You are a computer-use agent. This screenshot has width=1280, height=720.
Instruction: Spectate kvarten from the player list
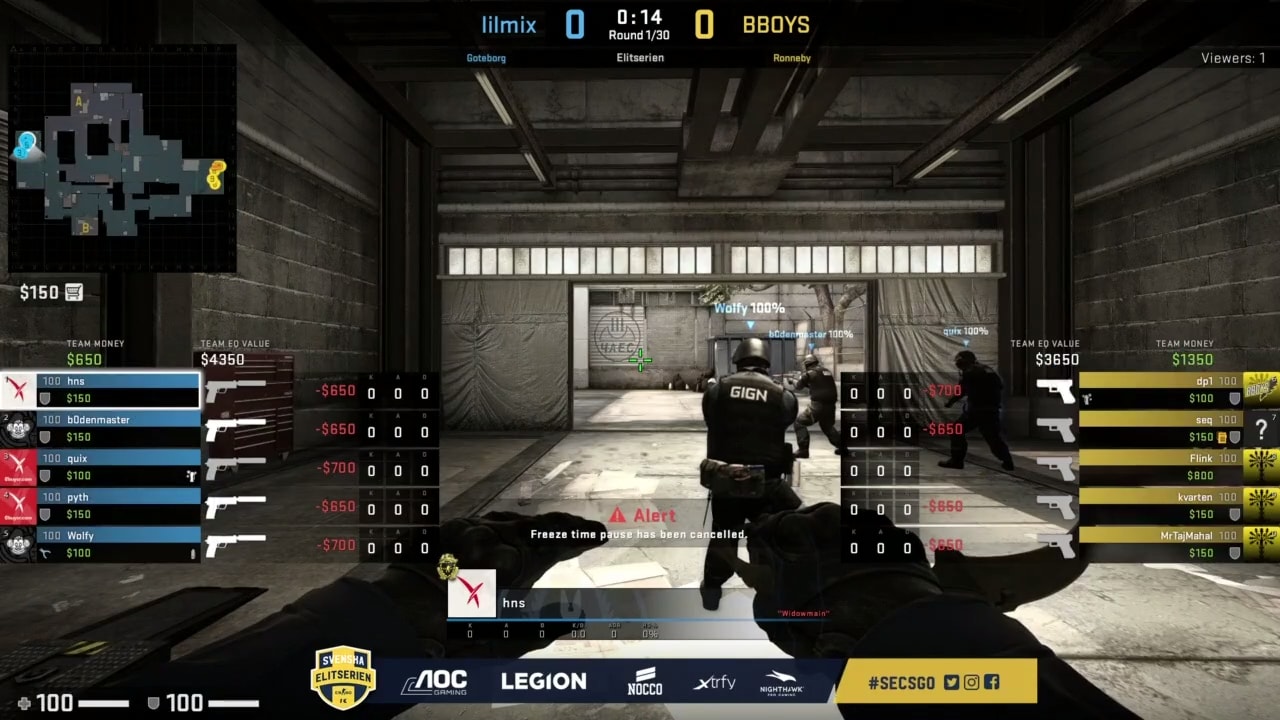coord(1160,506)
